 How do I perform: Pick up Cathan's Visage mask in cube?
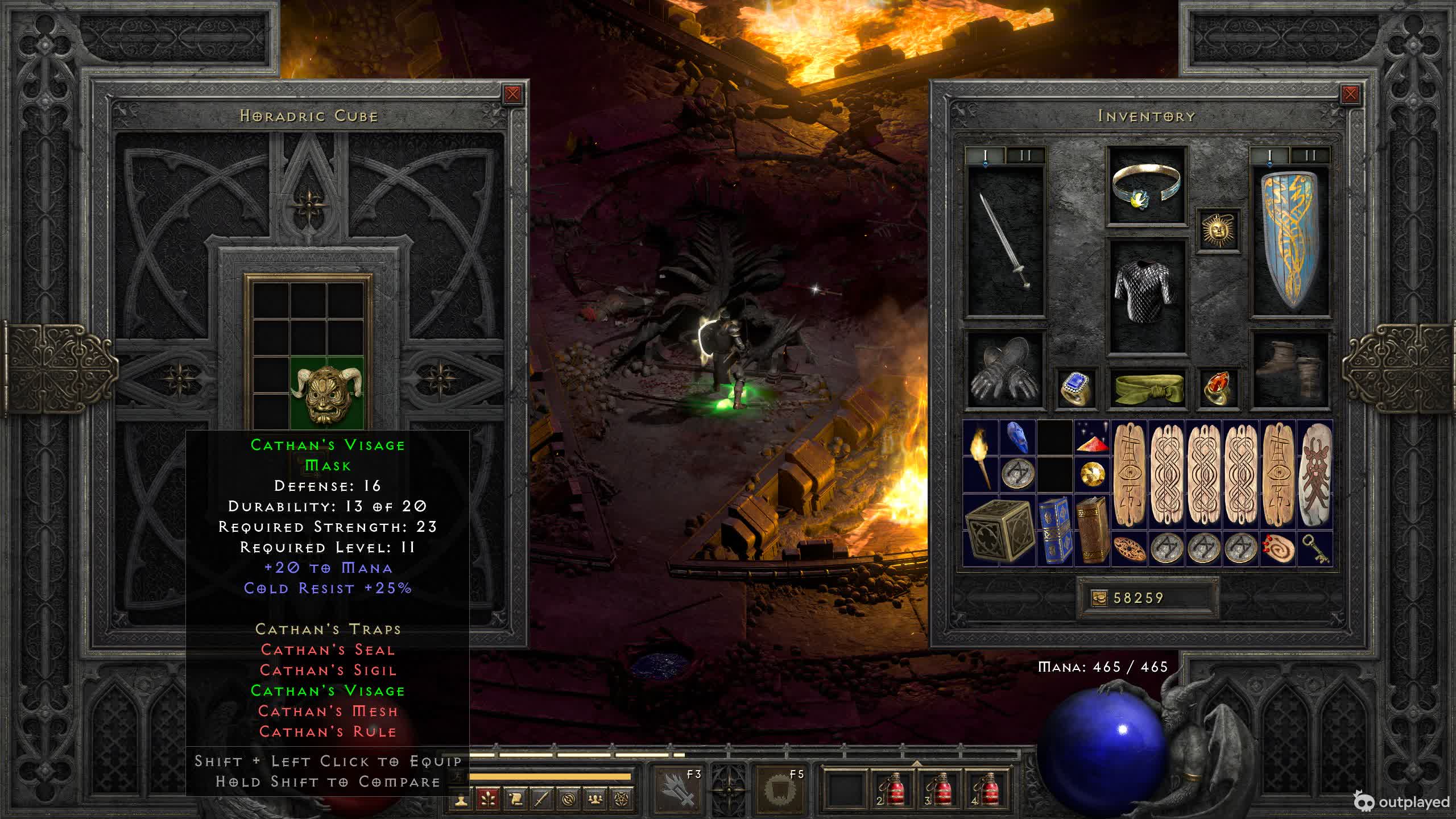click(327, 394)
